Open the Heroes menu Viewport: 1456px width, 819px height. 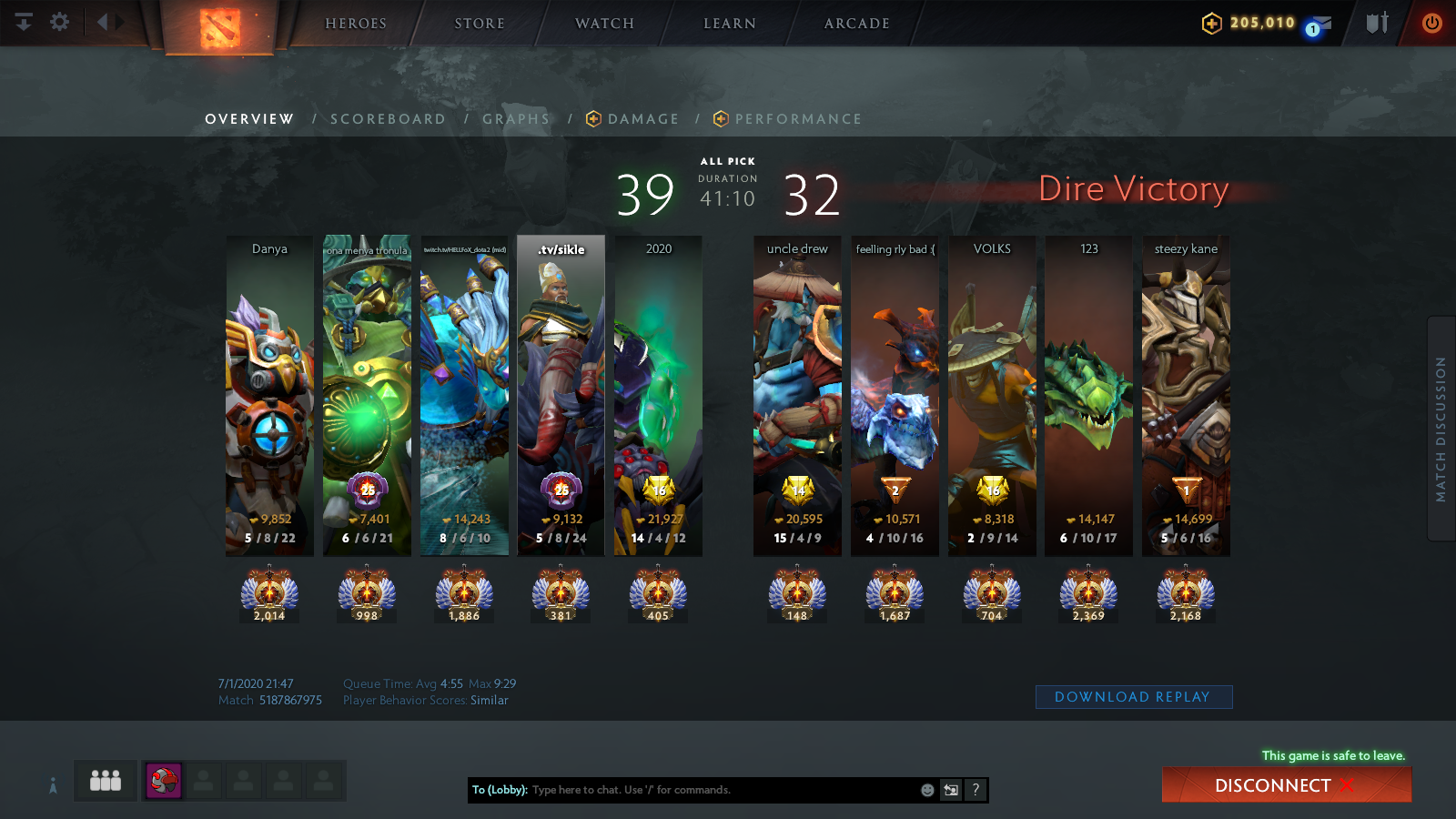(x=356, y=24)
